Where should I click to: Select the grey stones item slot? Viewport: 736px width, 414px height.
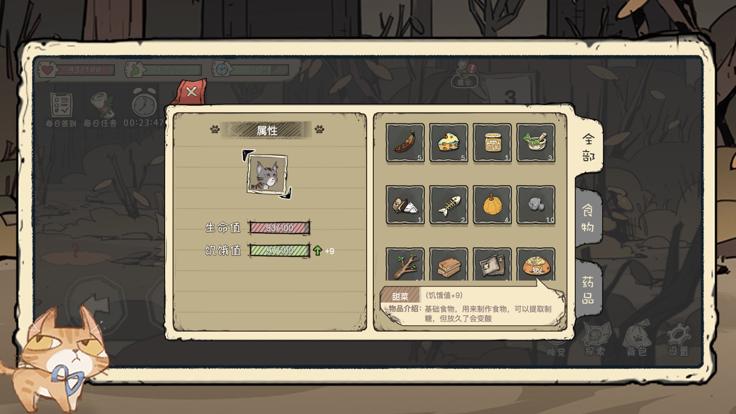point(535,204)
